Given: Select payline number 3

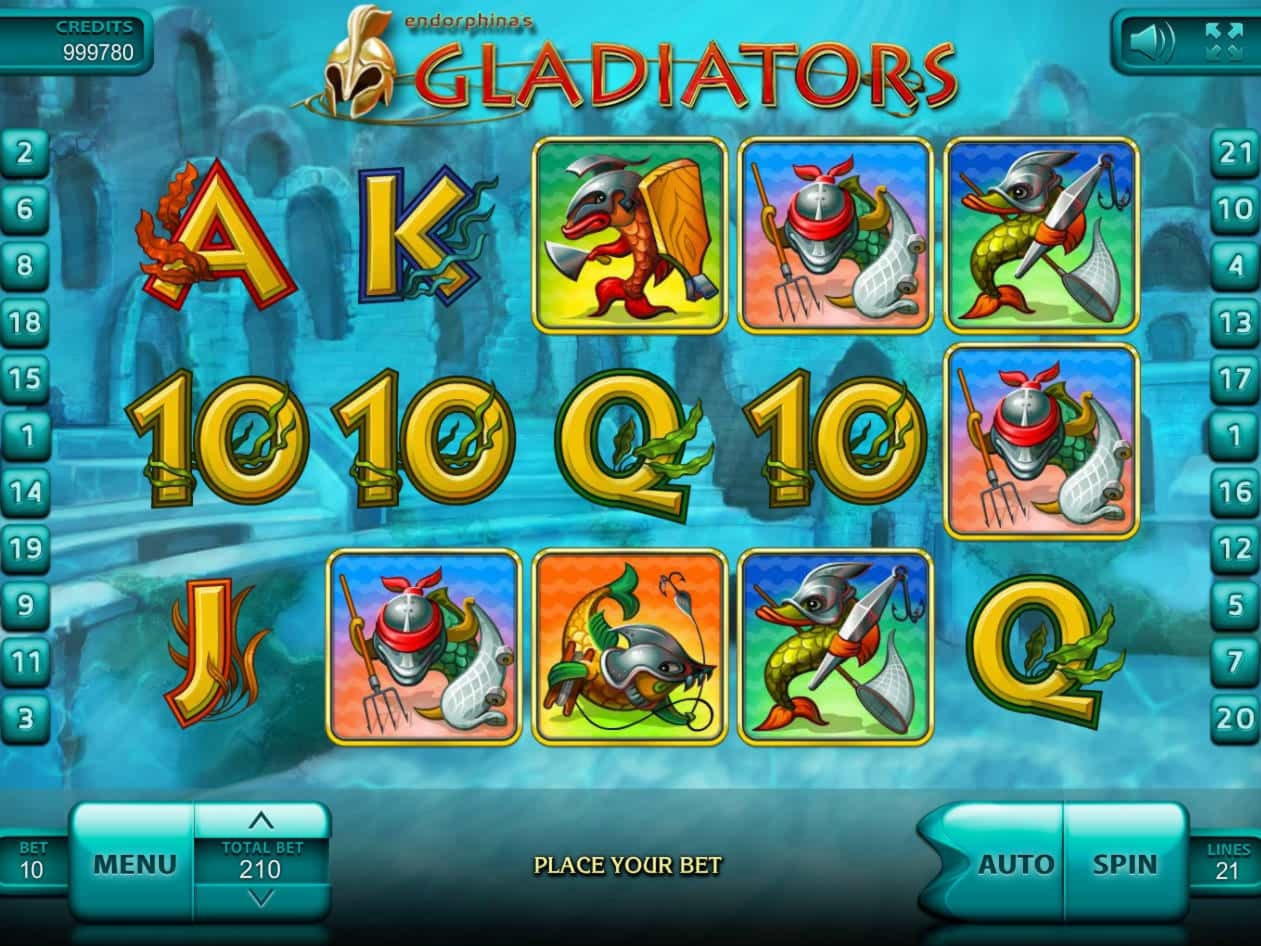Looking at the screenshot, I should click(x=25, y=717).
